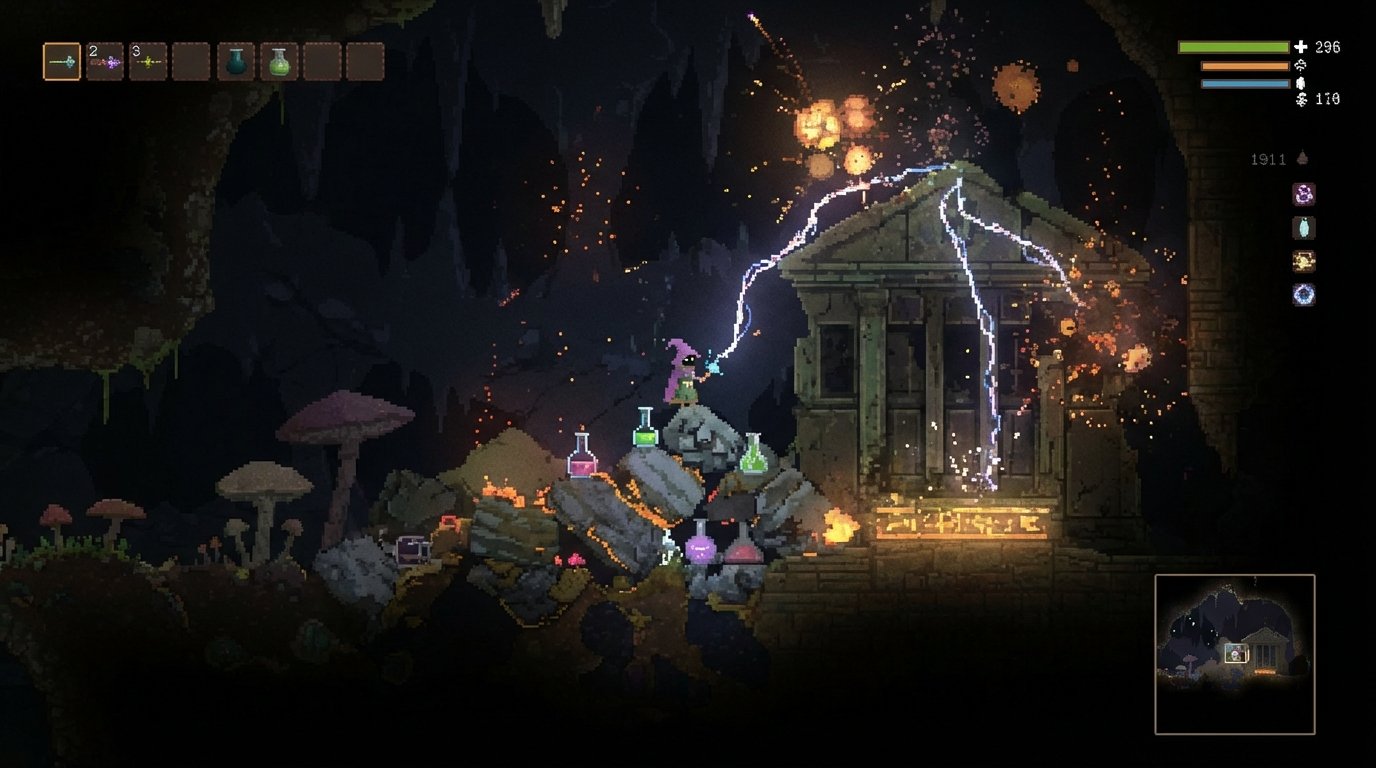
Task: Select the yellow spark wand in slot 3
Action: (x=147, y=61)
